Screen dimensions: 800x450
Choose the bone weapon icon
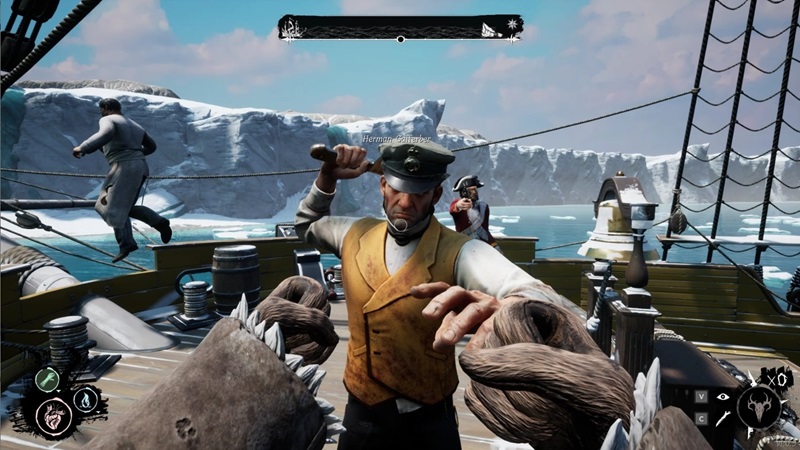[722, 417]
